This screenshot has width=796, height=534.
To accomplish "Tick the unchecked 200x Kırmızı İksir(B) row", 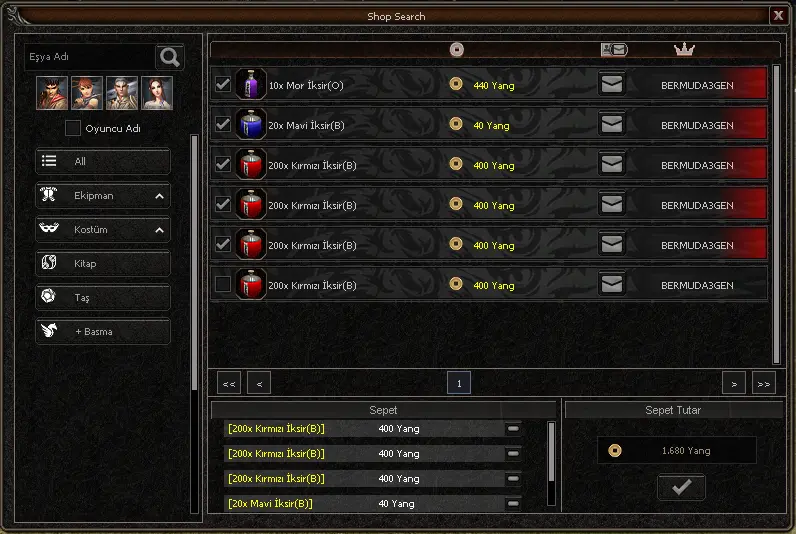I will [x=223, y=285].
